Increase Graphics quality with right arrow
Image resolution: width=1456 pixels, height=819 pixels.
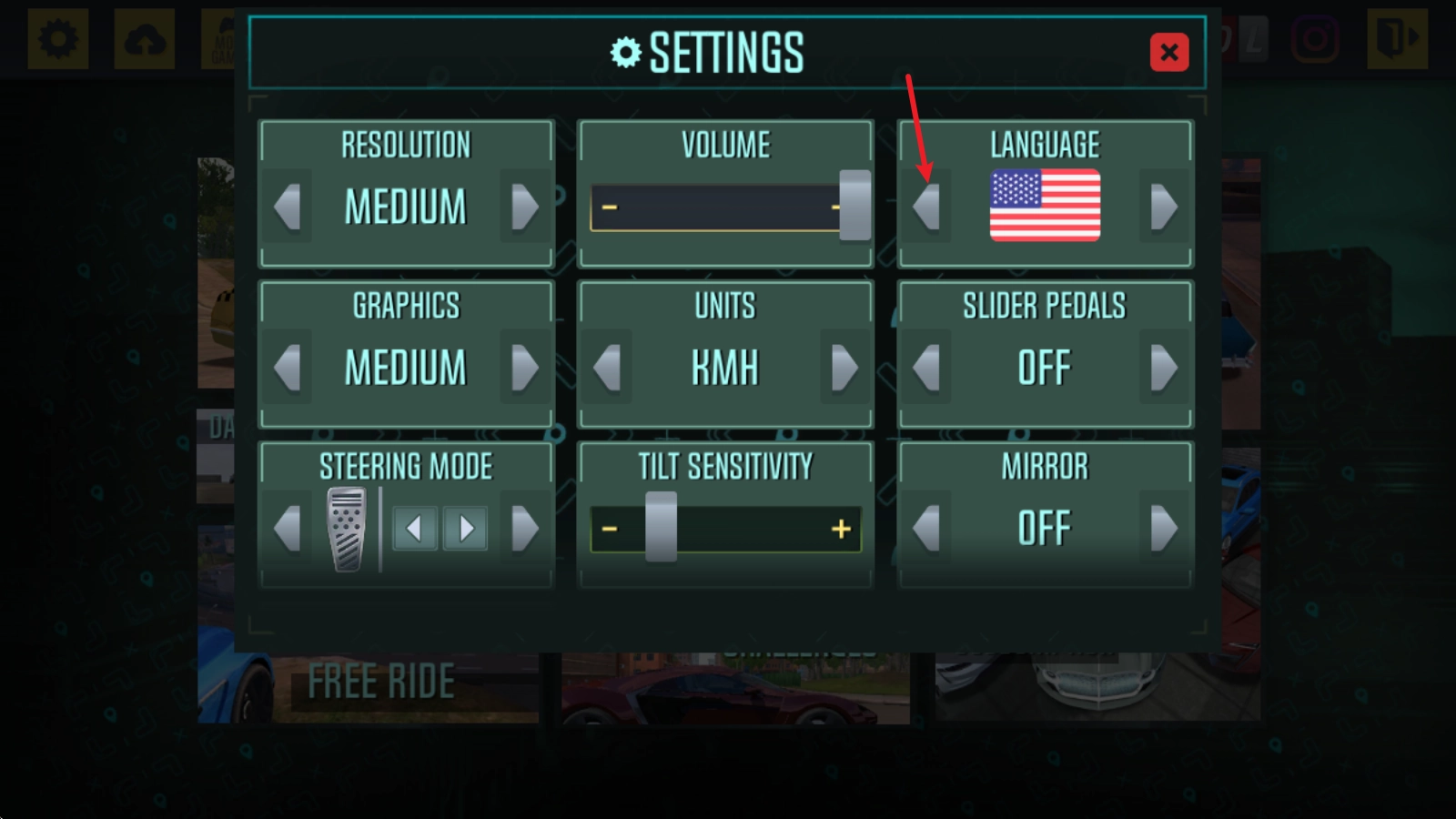(x=524, y=368)
